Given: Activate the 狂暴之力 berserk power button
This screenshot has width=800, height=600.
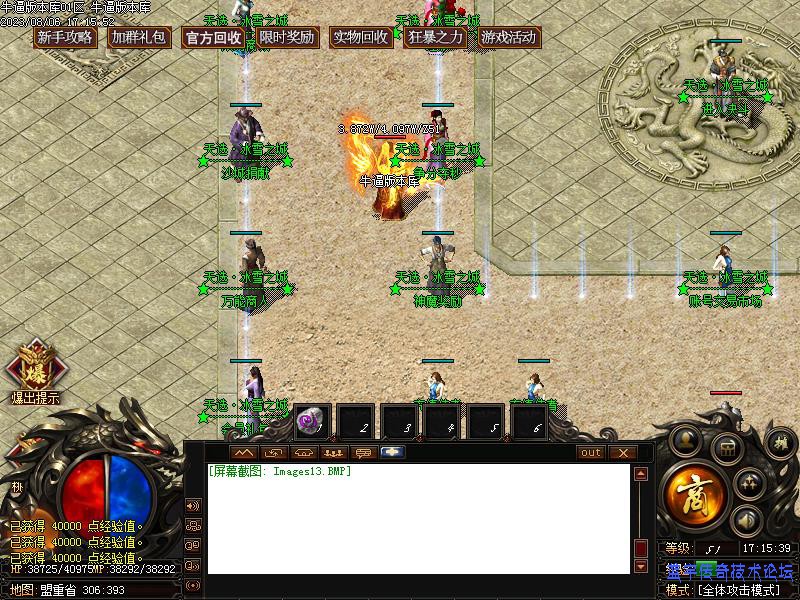Looking at the screenshot, I should (x=435, y=38).
